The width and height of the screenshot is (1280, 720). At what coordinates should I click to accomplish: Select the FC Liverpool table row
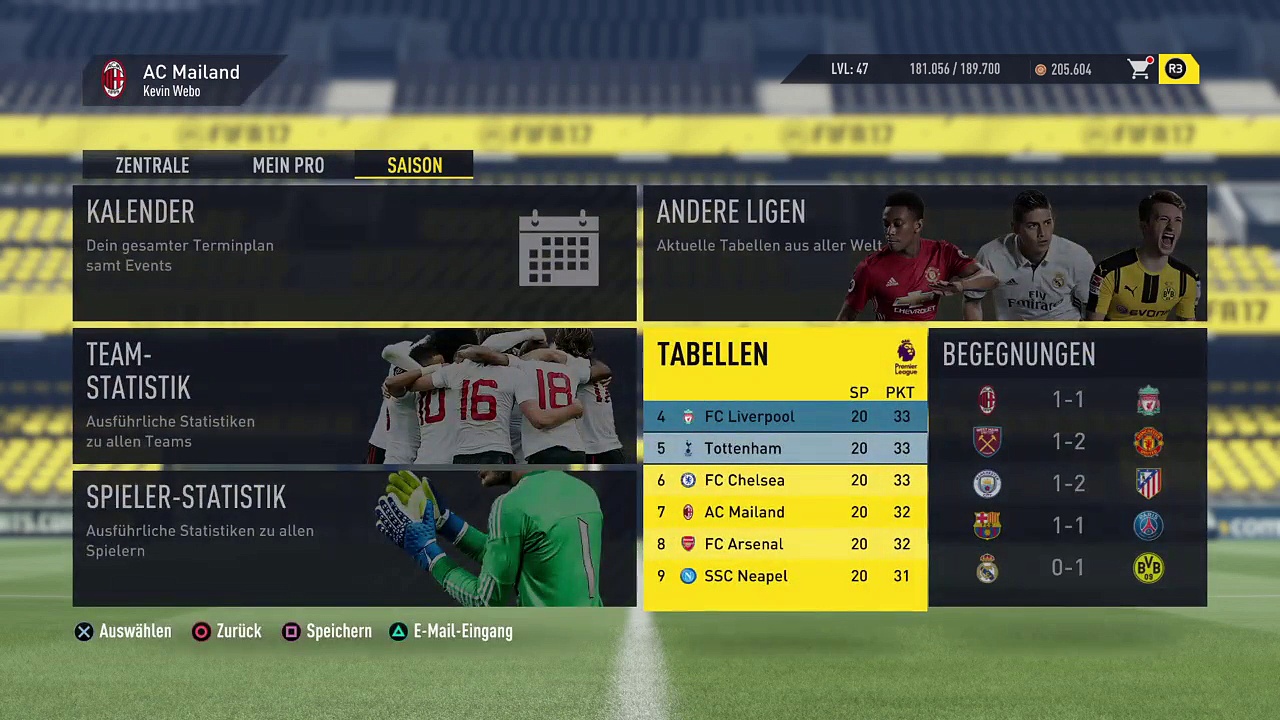click(x=784, y=417)
